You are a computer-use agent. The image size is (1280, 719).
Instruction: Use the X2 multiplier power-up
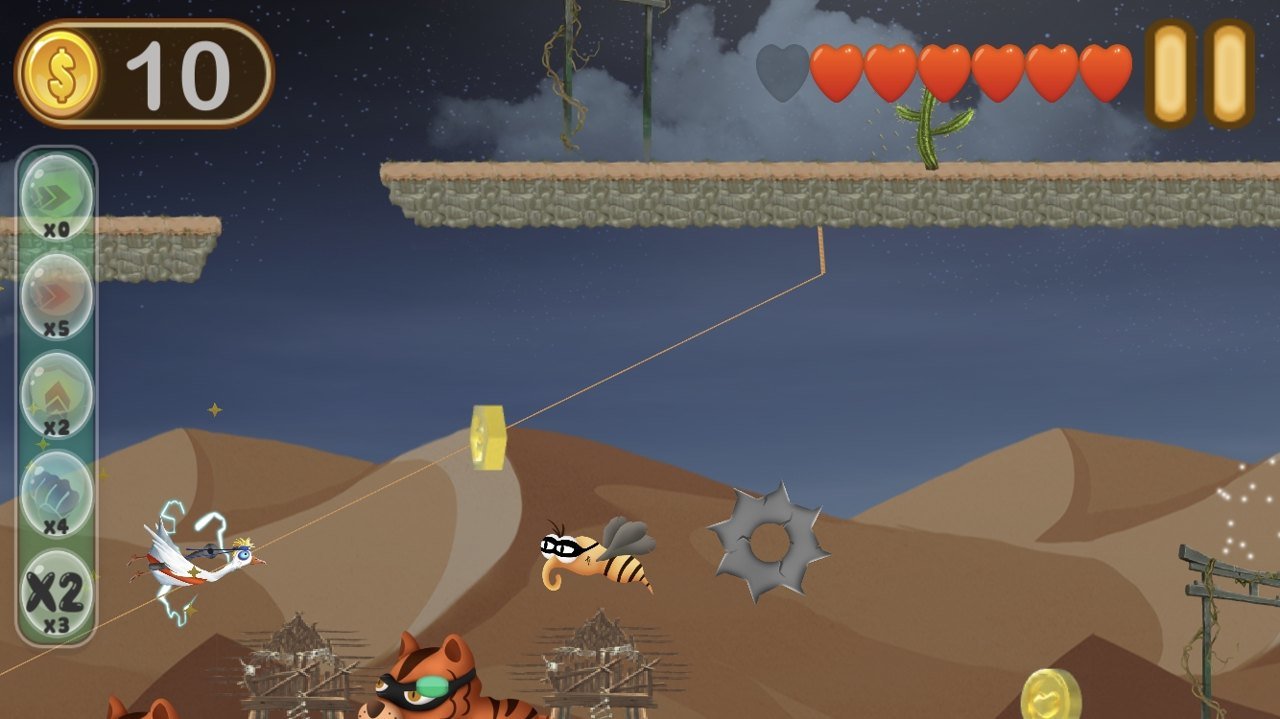[56, 590]
